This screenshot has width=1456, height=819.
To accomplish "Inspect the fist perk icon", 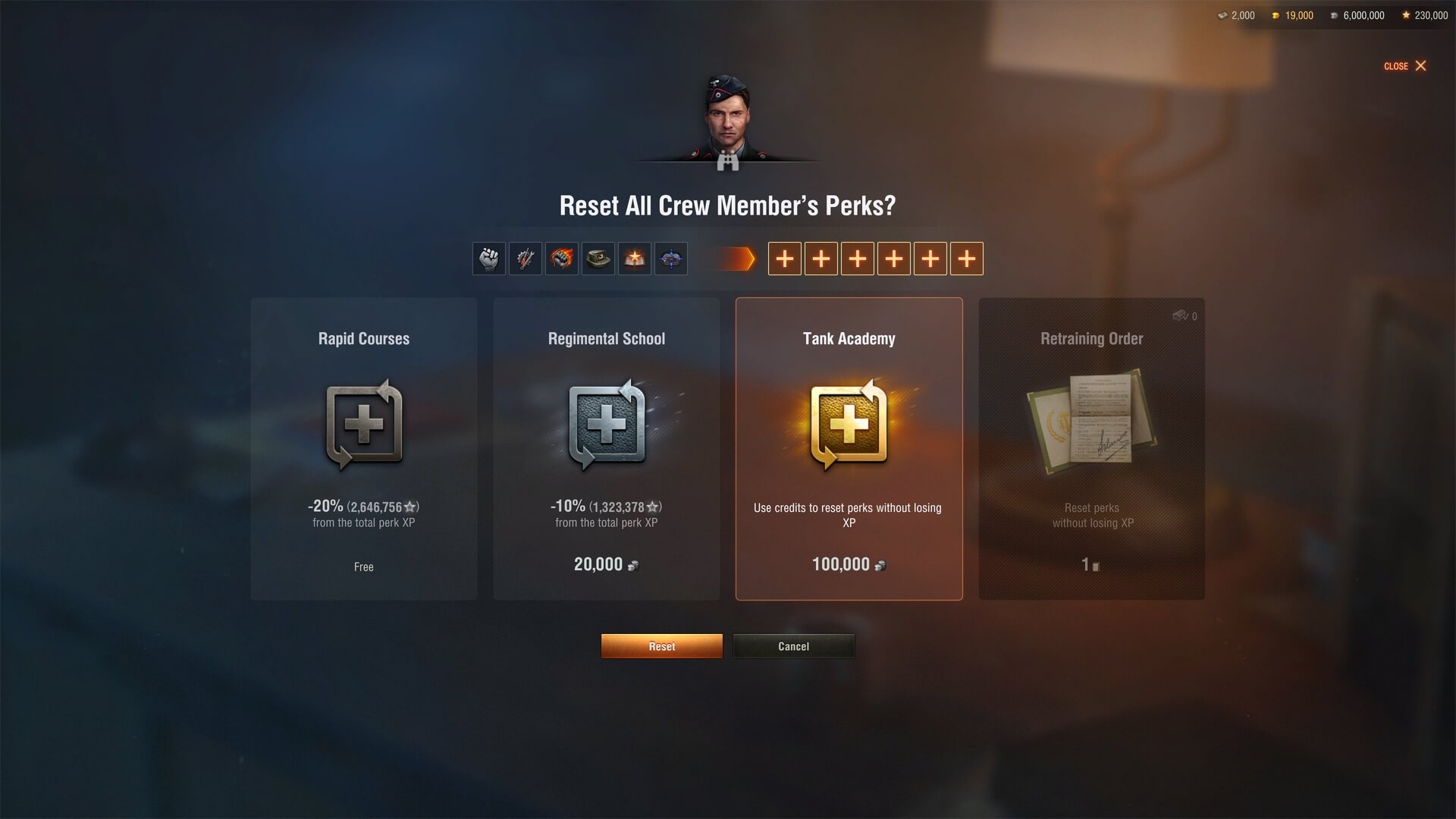I will [x=489, y=259].
